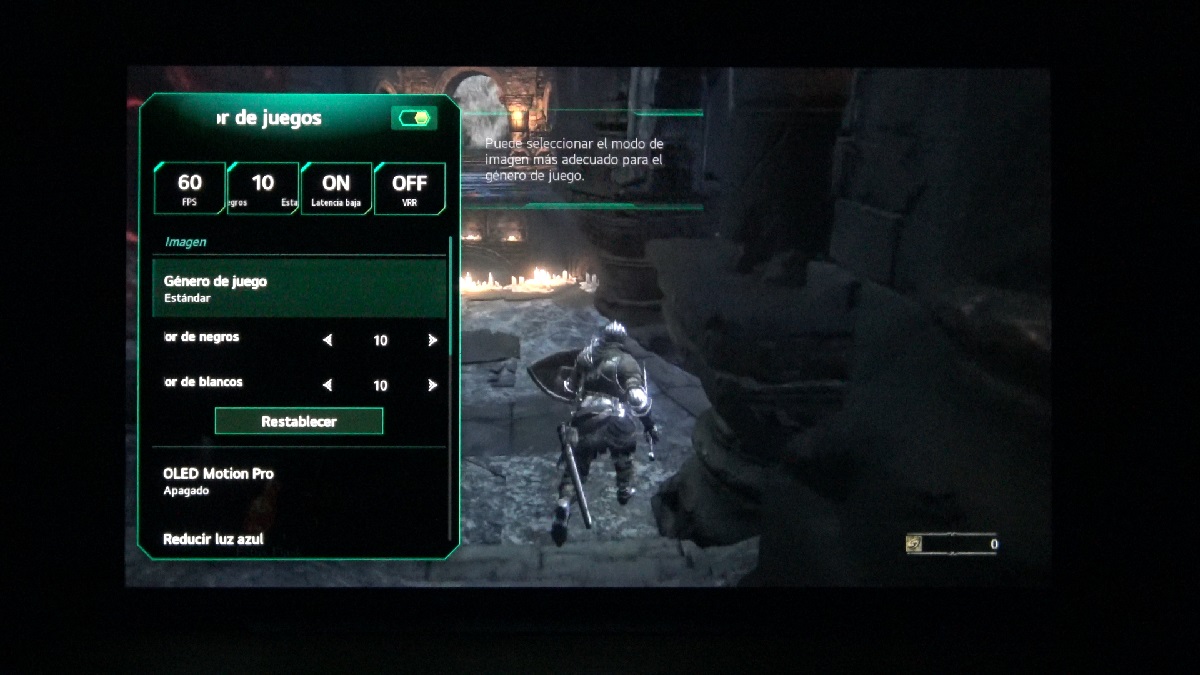Click the Restablecer button
The image size is (1200, 675).
tap(299, 421)
